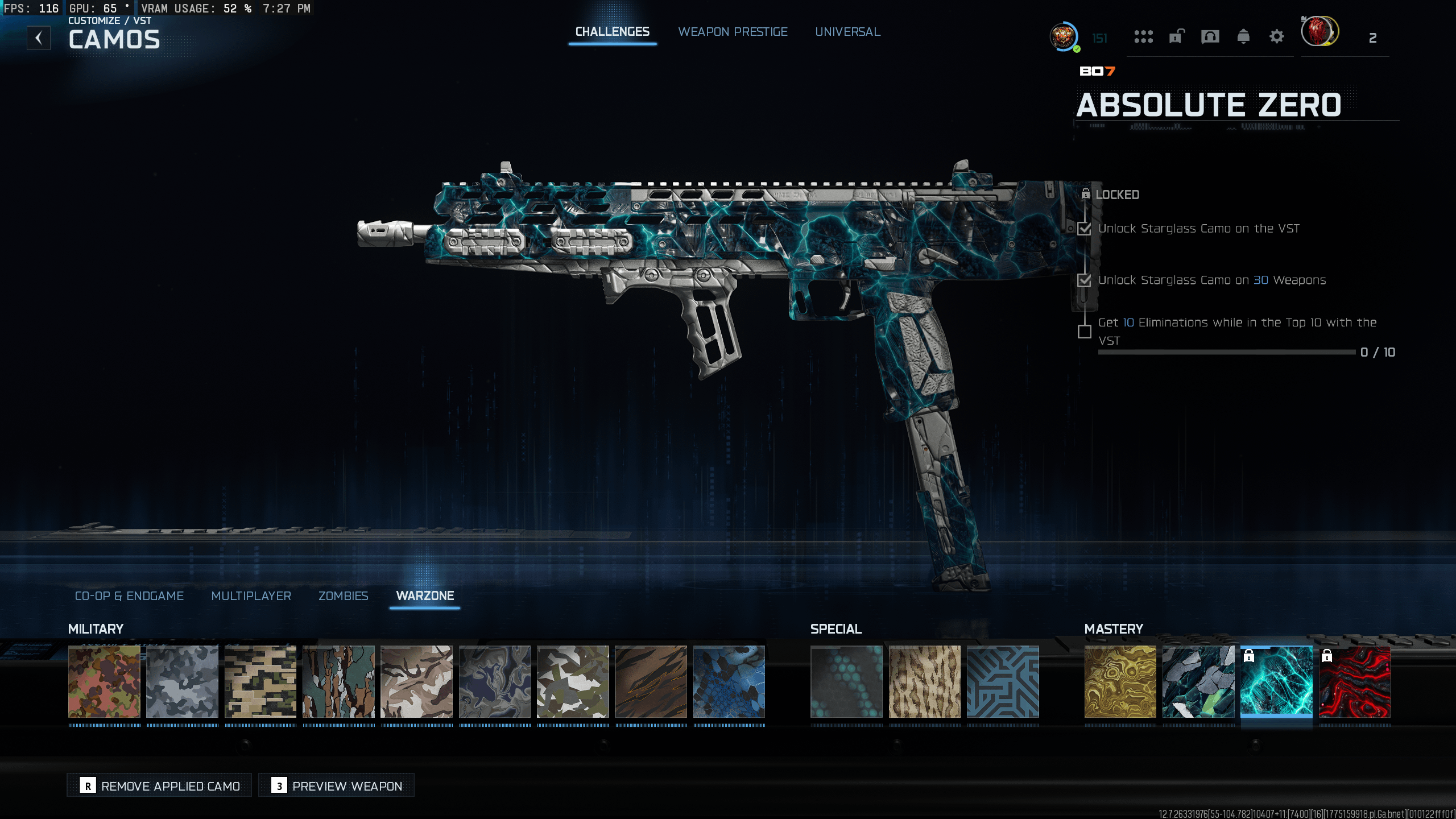Choose the pixelated digital Military camo
Screen dimensions: 1456x819
pos(260,681)
